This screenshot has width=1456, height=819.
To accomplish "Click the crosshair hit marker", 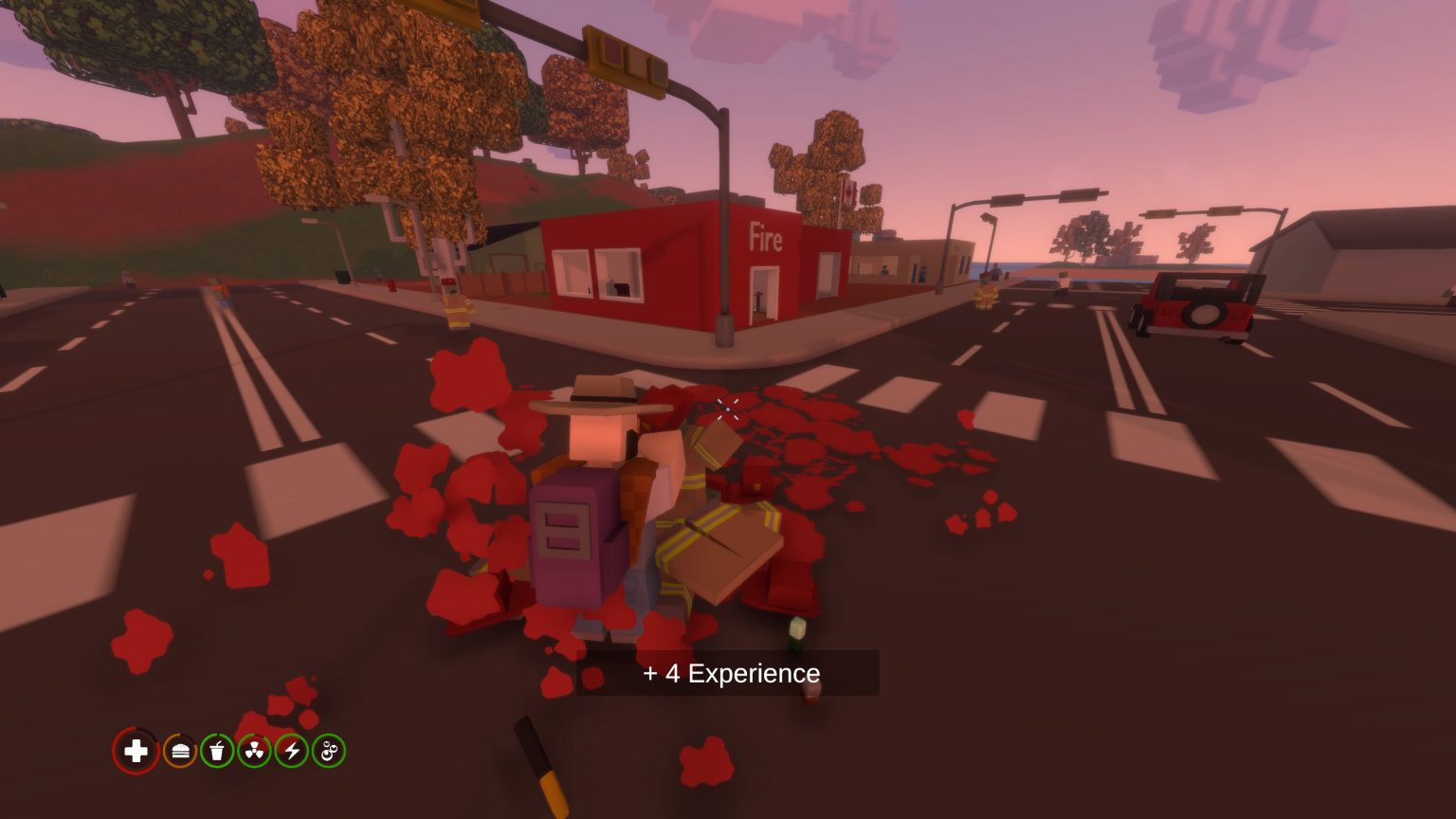I will [x=728, y=409].
